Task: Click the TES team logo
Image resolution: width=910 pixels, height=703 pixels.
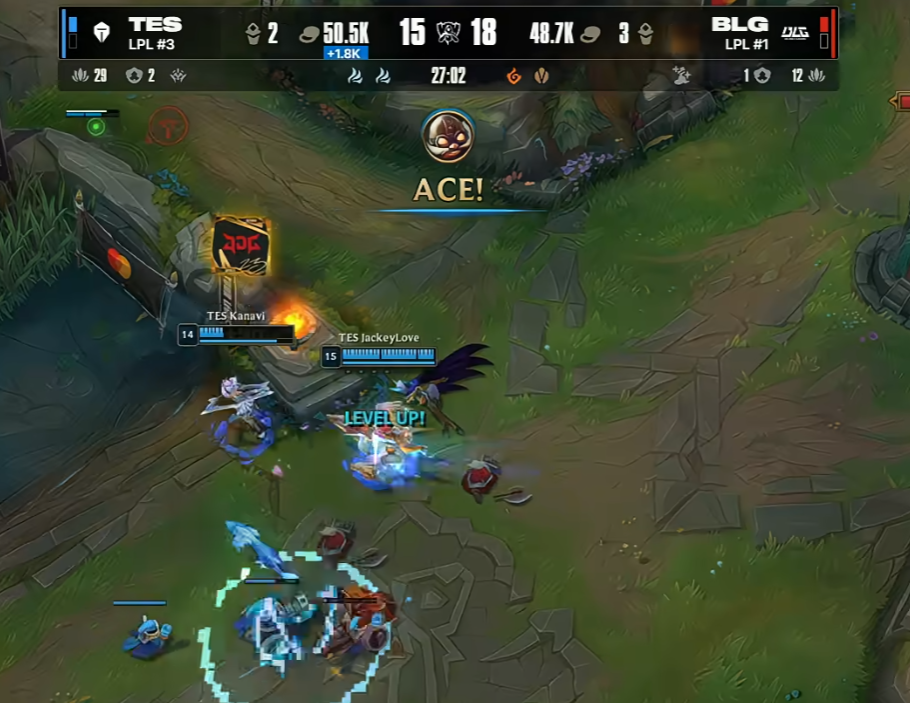Action: (101, 33)
